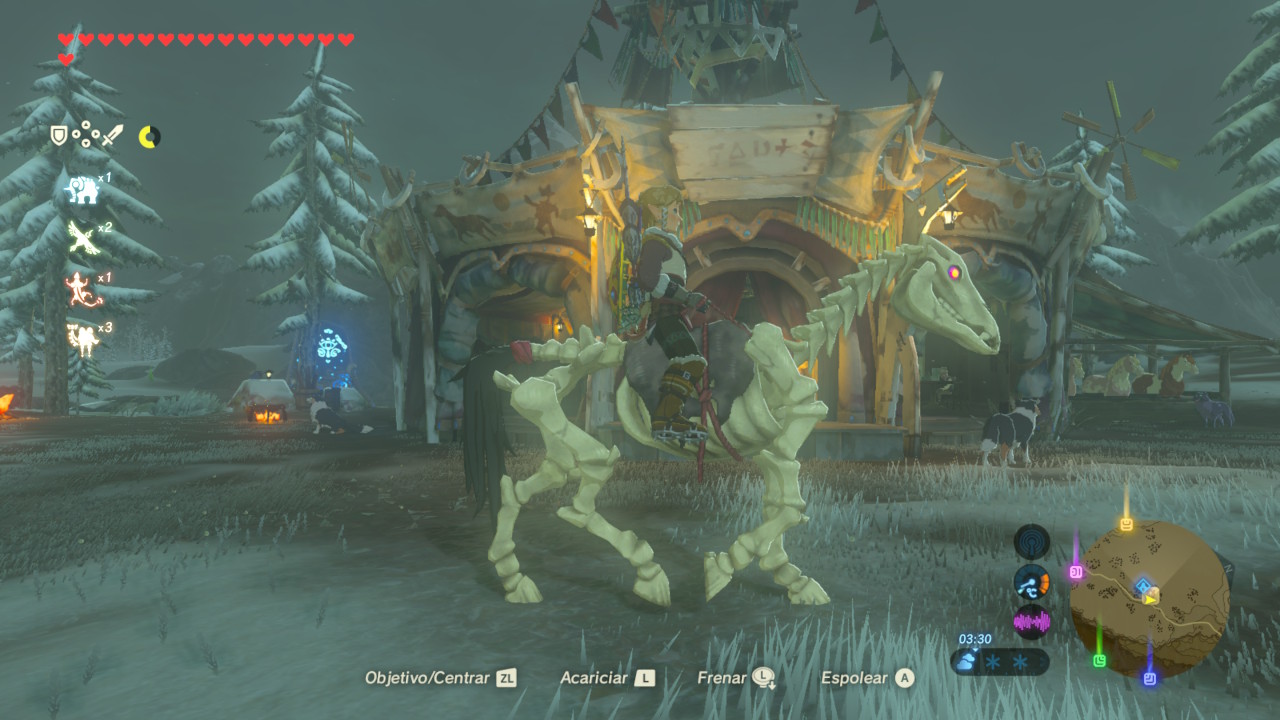Click the yellow ring gauge icon
The height and width of the screenshot is (720, 1280).
pyautogui.click(x=149, y=137)
